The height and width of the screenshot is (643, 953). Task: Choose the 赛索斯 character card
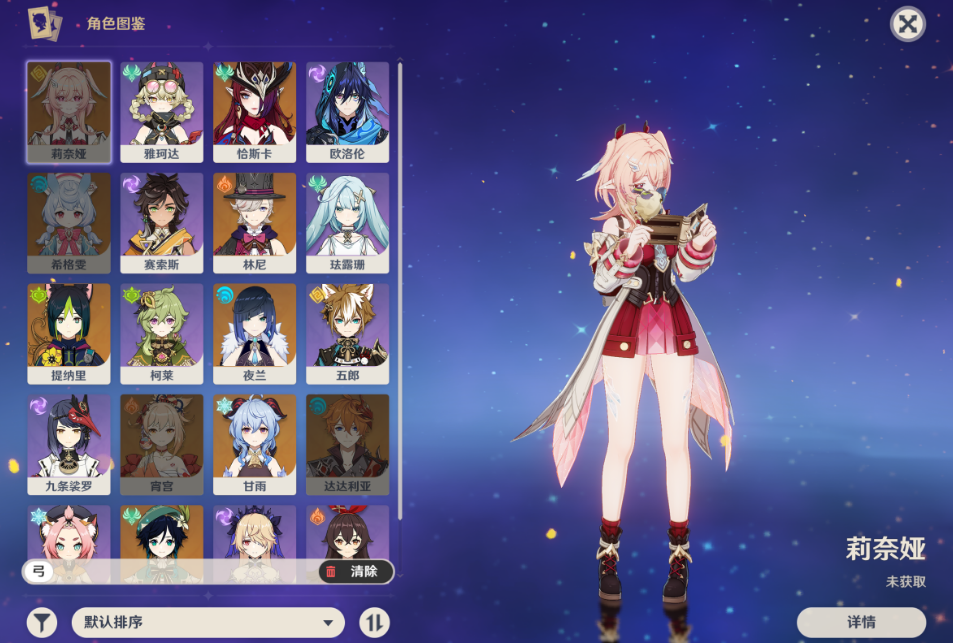click(x=162, y=222)
